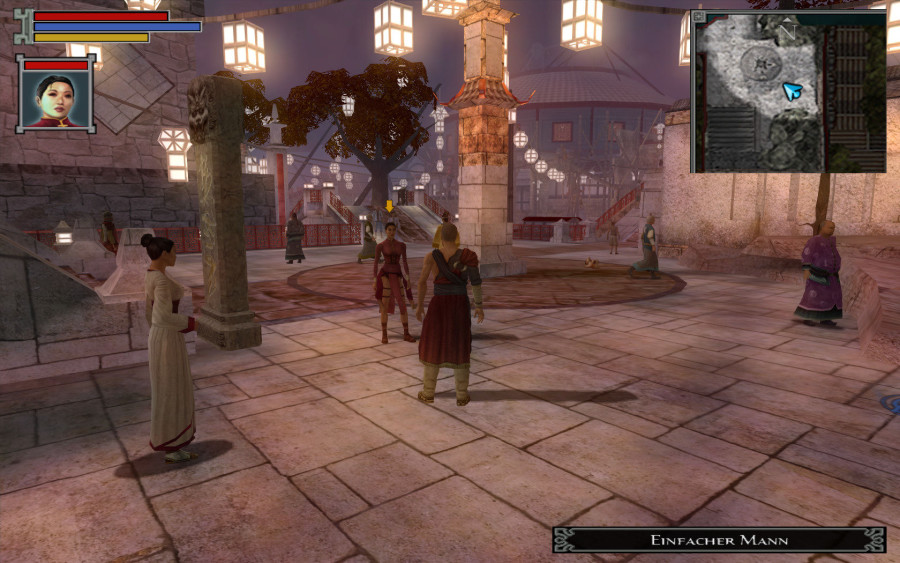Click the minimap in the corner
The width and height of the screenshot is (900, 563).
[x=789, y=92]
